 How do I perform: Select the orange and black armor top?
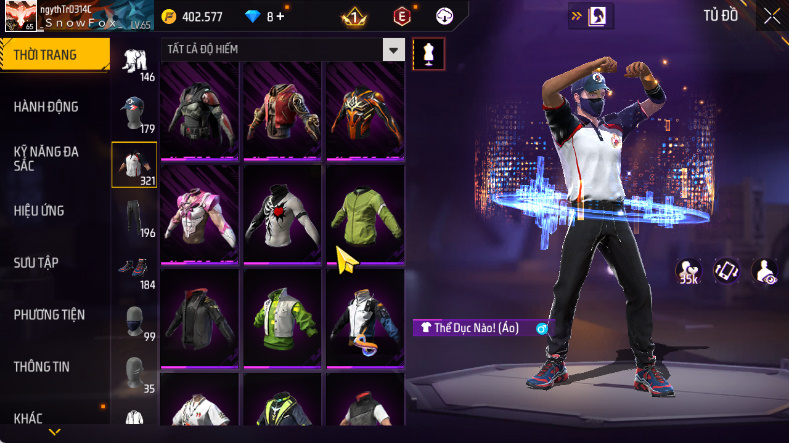click(x=365, y=109)
